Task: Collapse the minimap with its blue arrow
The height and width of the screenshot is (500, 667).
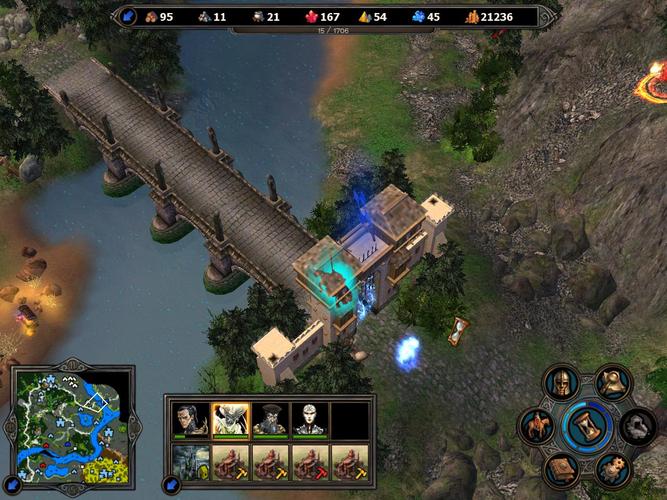Action: [x=12, y=484]
